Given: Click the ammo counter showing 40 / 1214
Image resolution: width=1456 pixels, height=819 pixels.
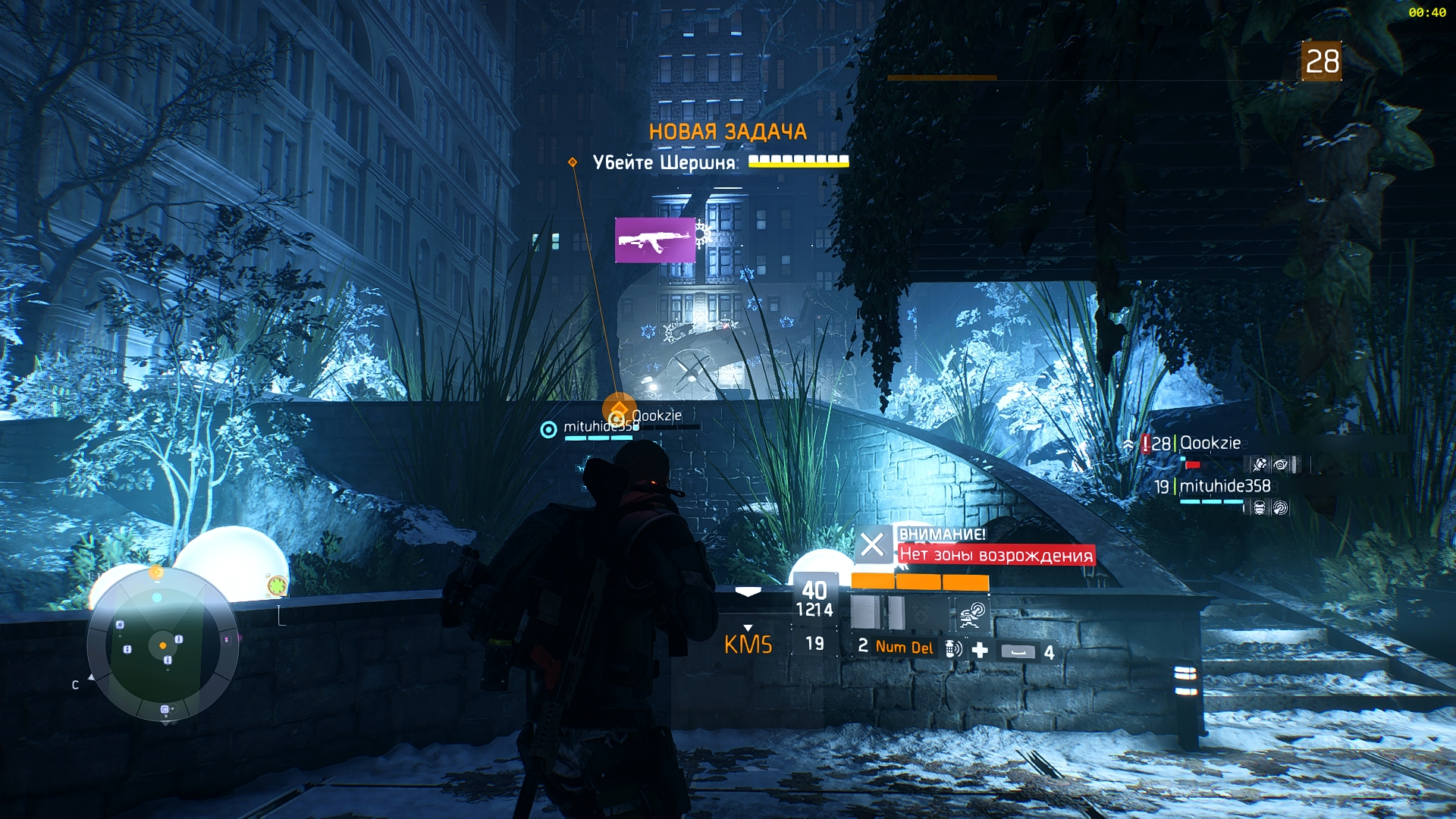Looking at the screenshot, I should pos(814,594).
